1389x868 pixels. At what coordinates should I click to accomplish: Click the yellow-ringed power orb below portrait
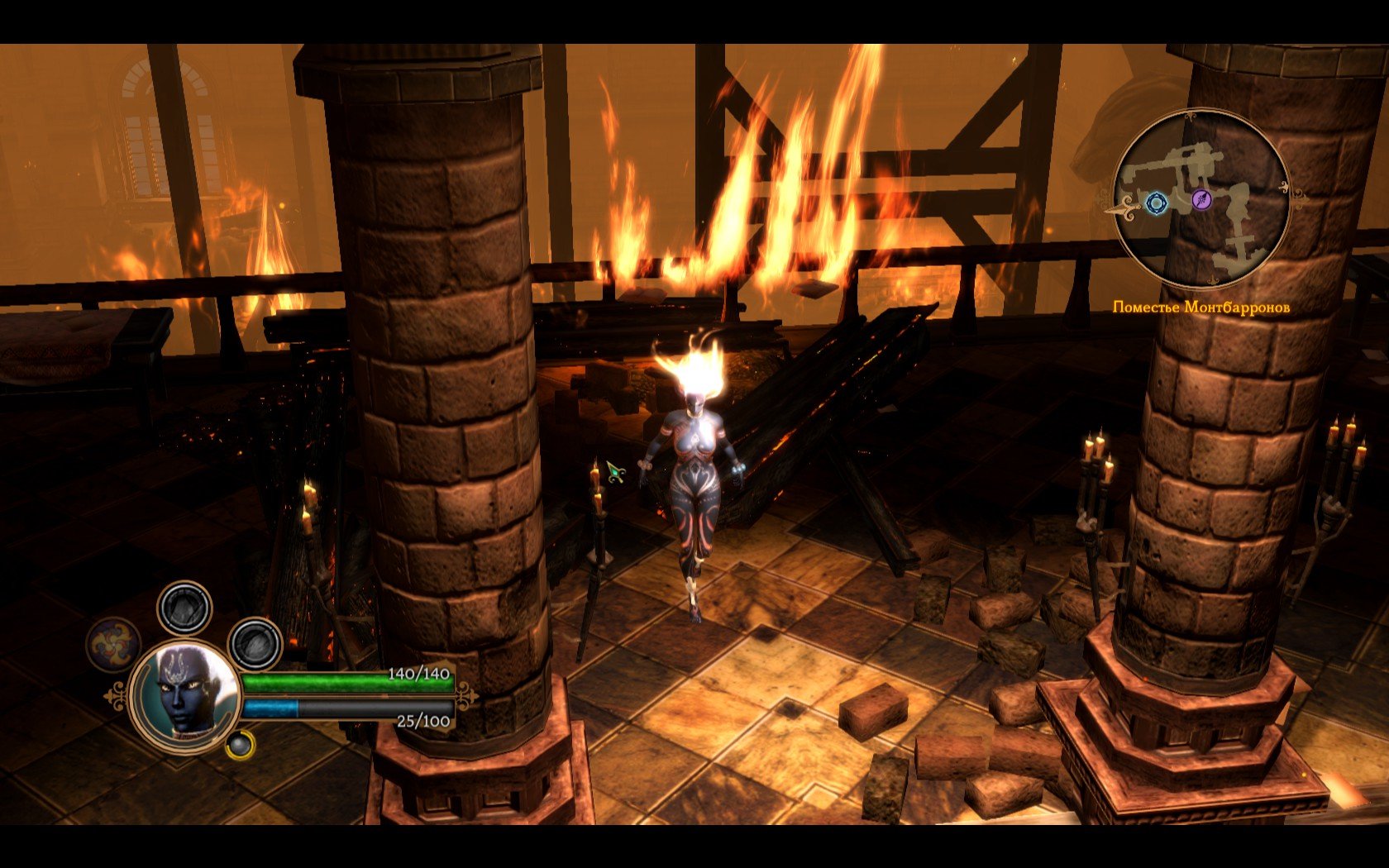241,745
